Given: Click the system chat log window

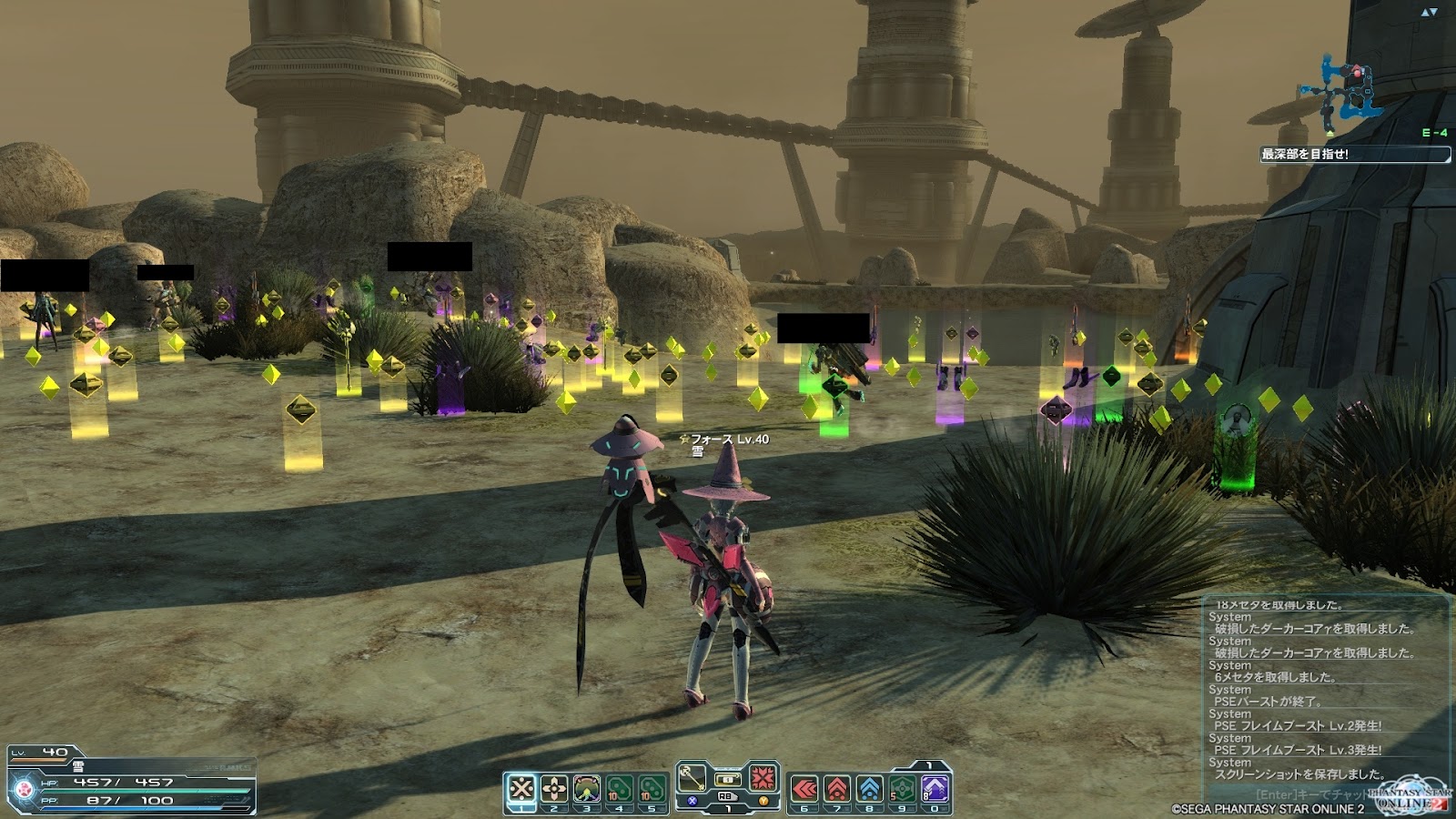Looking at the screenshot, I should pyautogui.click(x=1324, y=692).
